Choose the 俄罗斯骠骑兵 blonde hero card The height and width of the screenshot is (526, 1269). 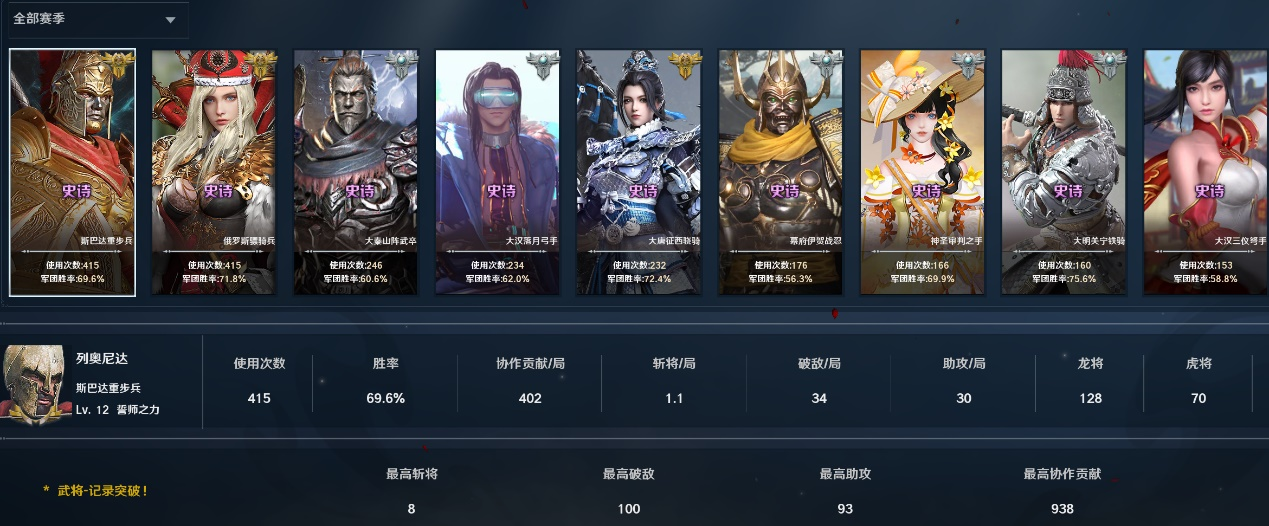[214, 172]
